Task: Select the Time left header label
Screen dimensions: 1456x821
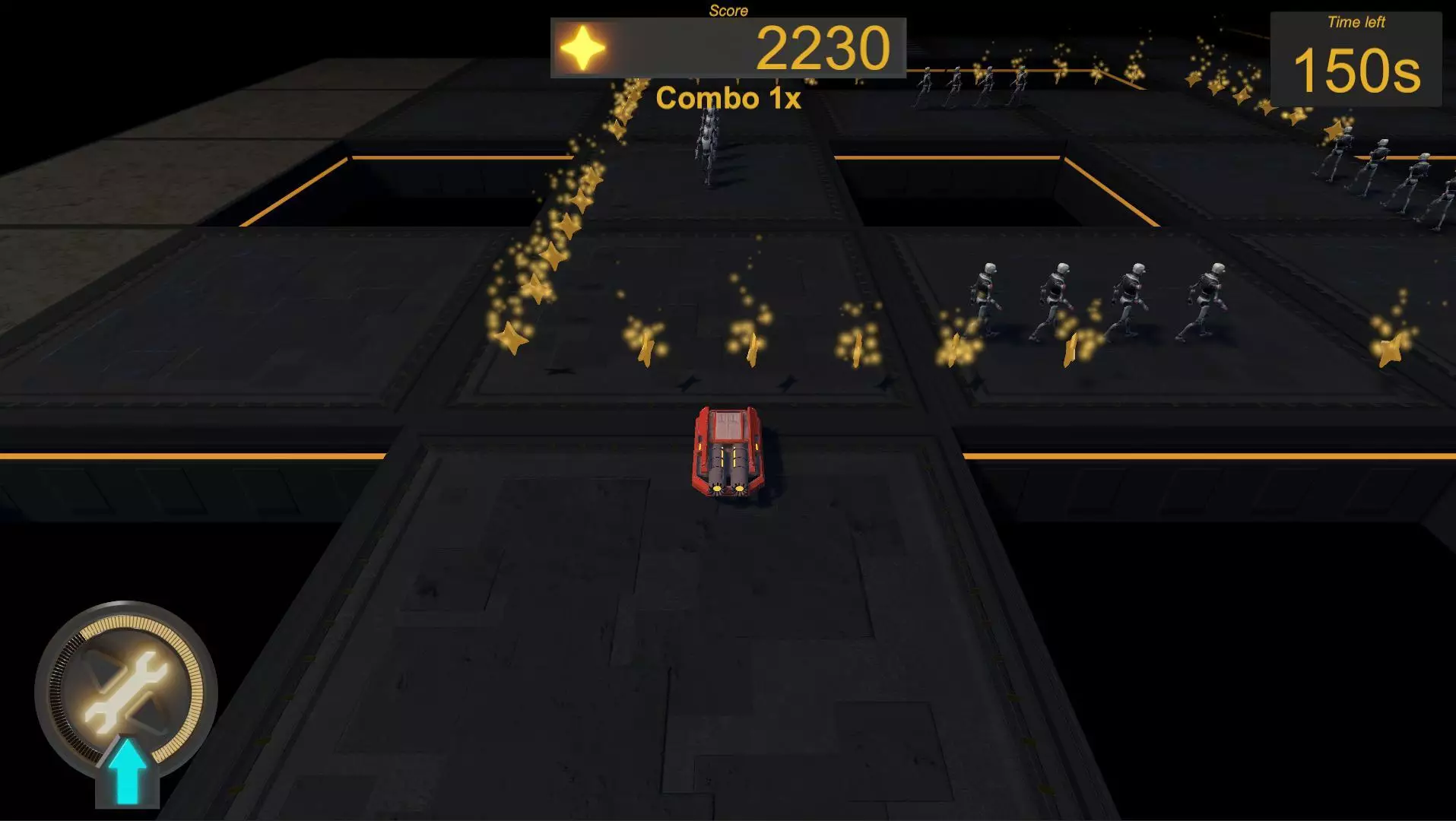Action: [x=1358, y=22]
